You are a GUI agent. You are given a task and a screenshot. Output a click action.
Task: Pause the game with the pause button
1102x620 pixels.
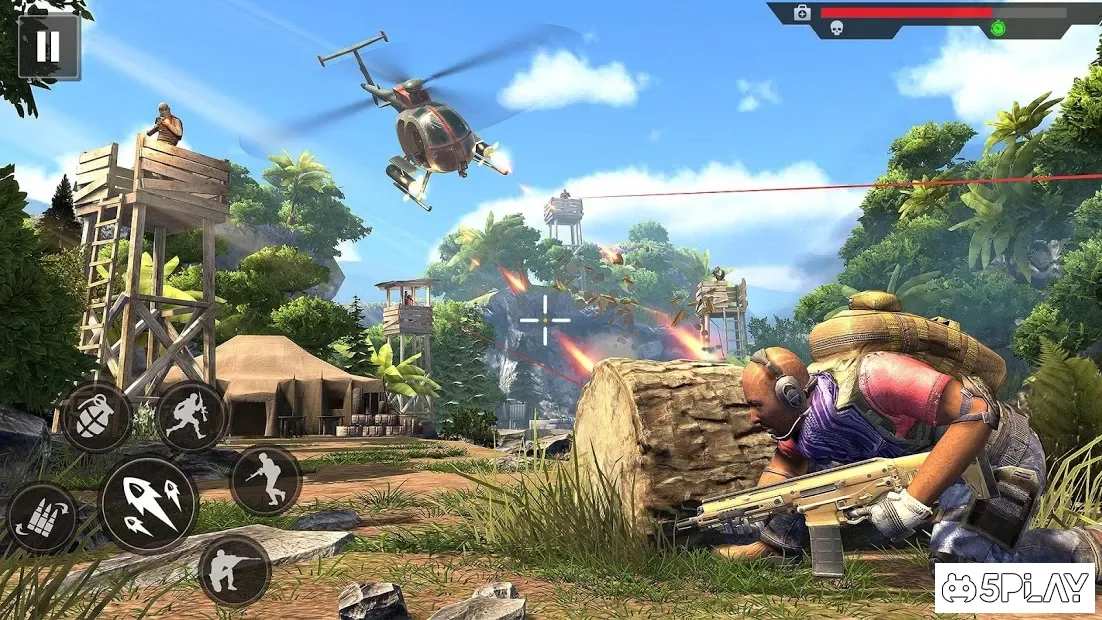(49, 47)
